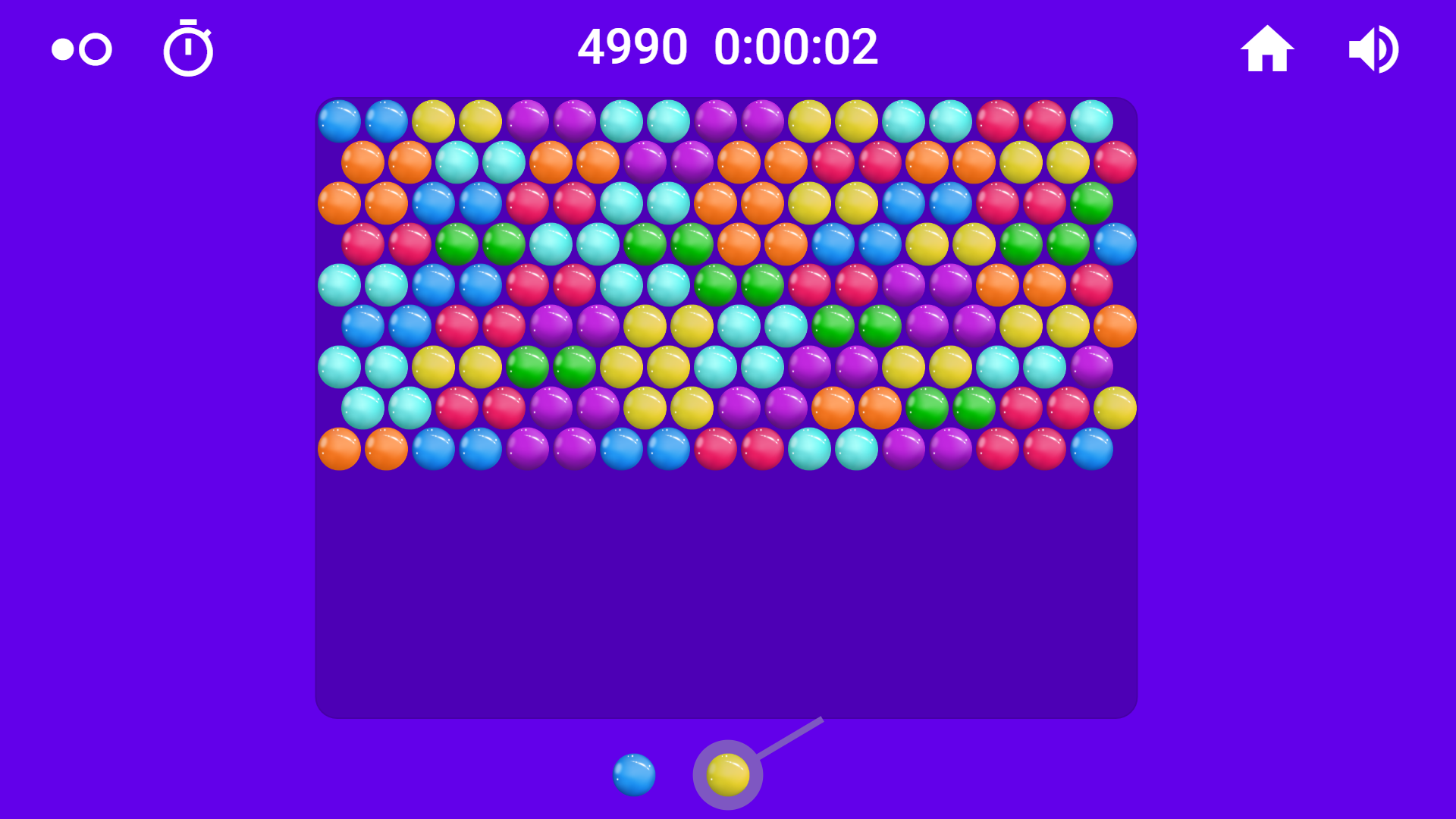Click the next blue bubble in queue

(634, 775)
